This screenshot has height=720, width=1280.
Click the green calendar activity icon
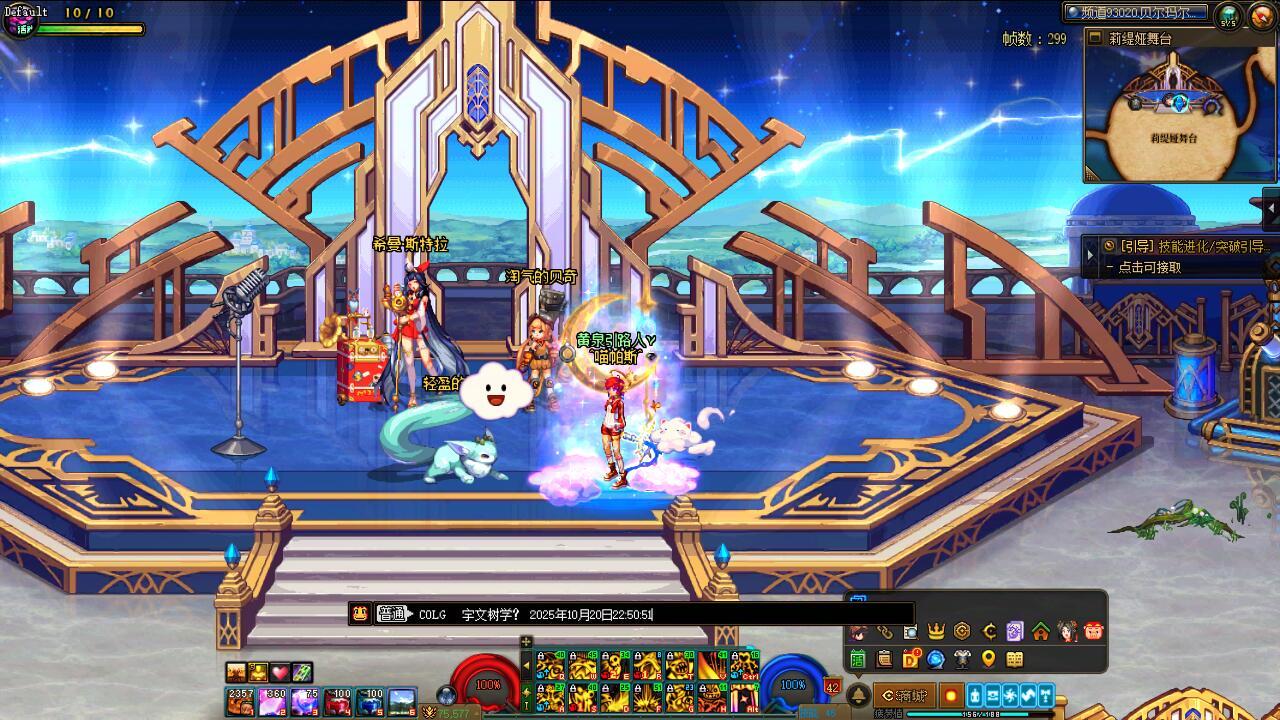tap(858, 659)
